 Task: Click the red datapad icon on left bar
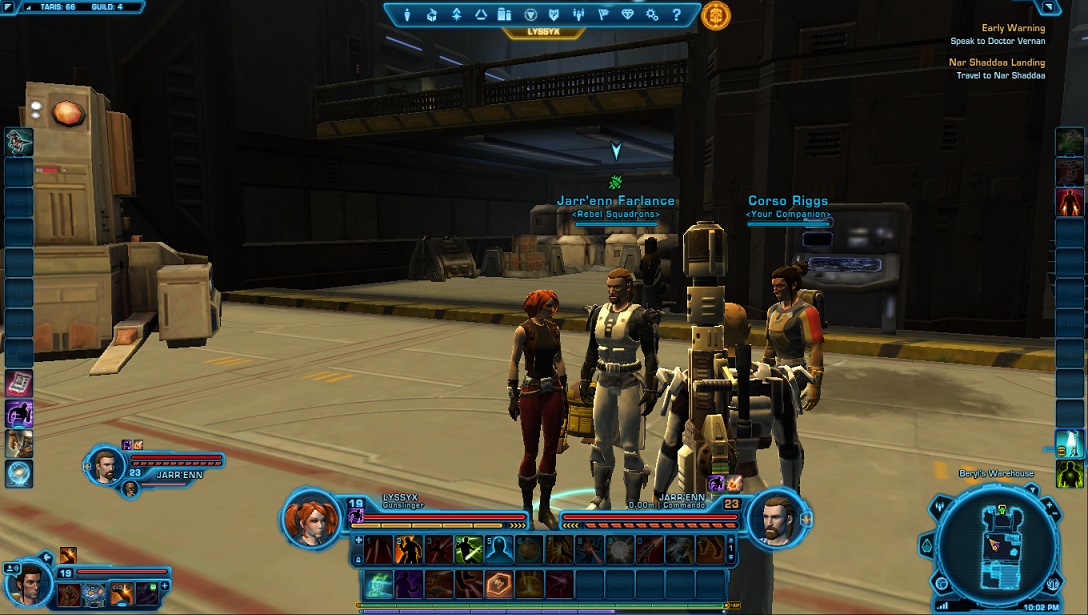point(19,383)
